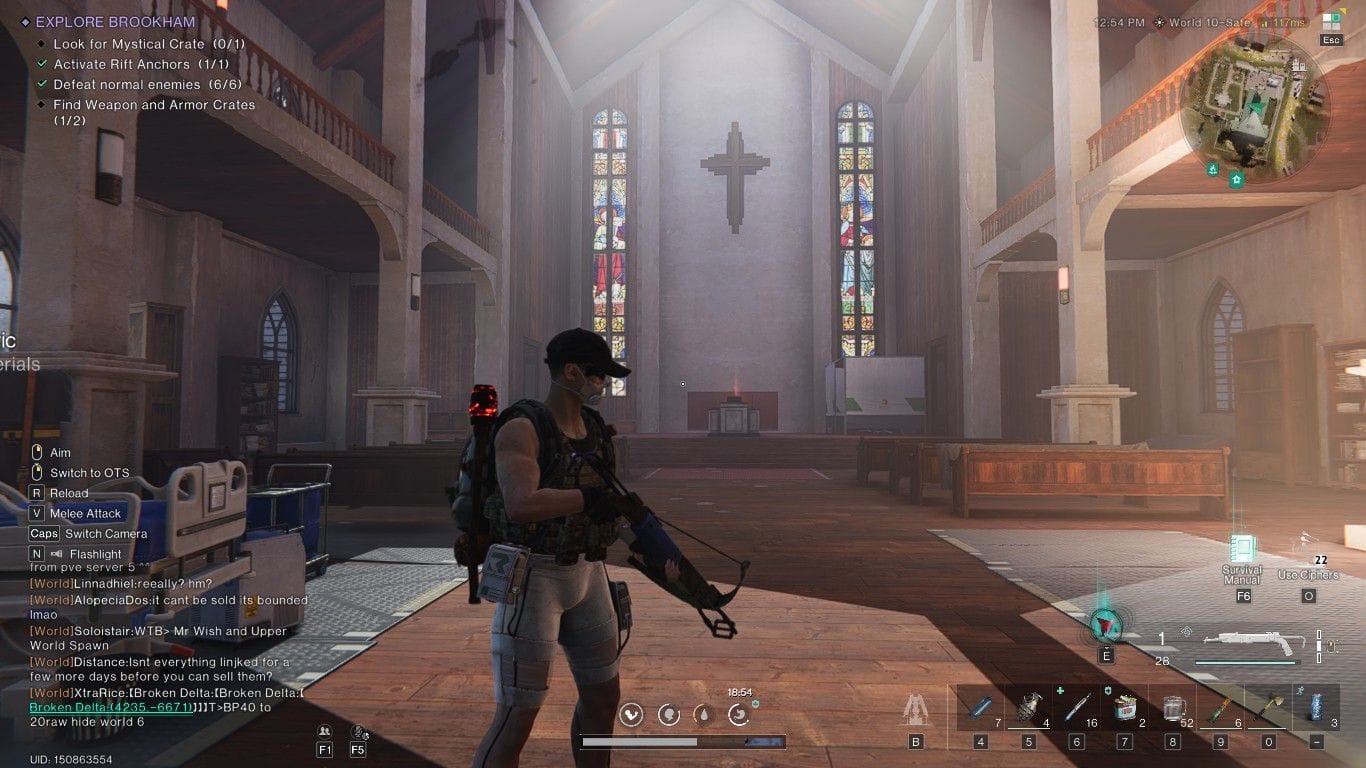Click the flashlight icon beside the N keybind
The width and height of the screenshot is (1366, 768).
tap(54, 553)
